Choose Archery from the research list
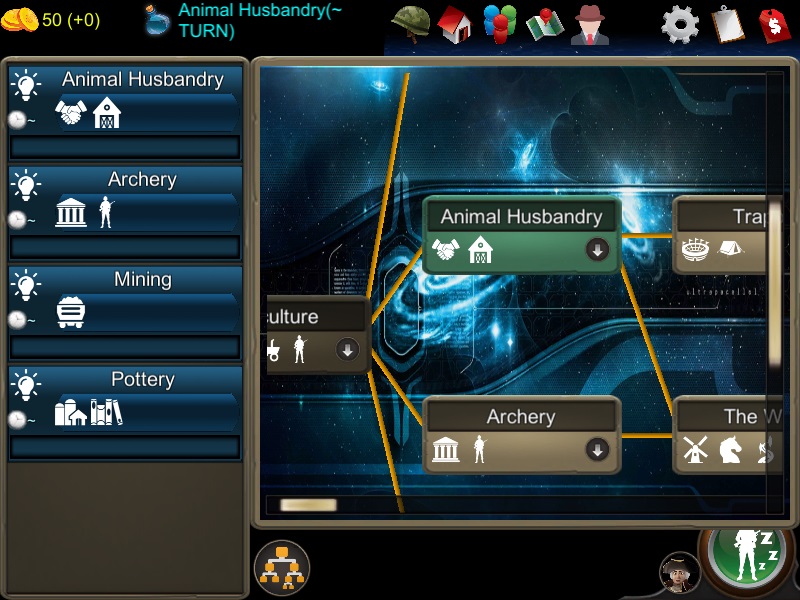The width and height of the screenshot is (800, 600). click(x=125, y=200)
